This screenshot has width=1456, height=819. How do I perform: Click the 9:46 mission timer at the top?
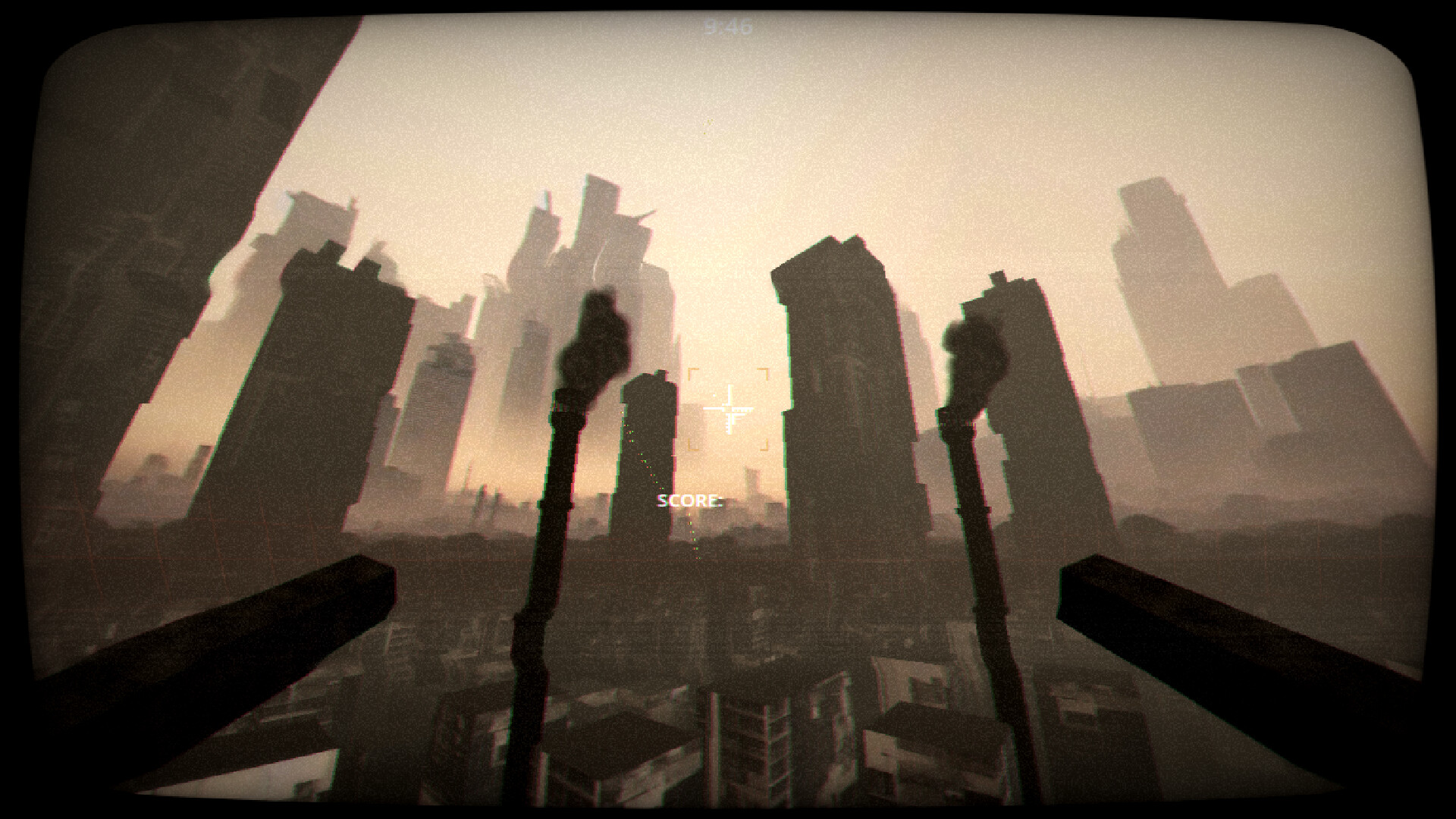pyautogui.click(x=727, y=25)
